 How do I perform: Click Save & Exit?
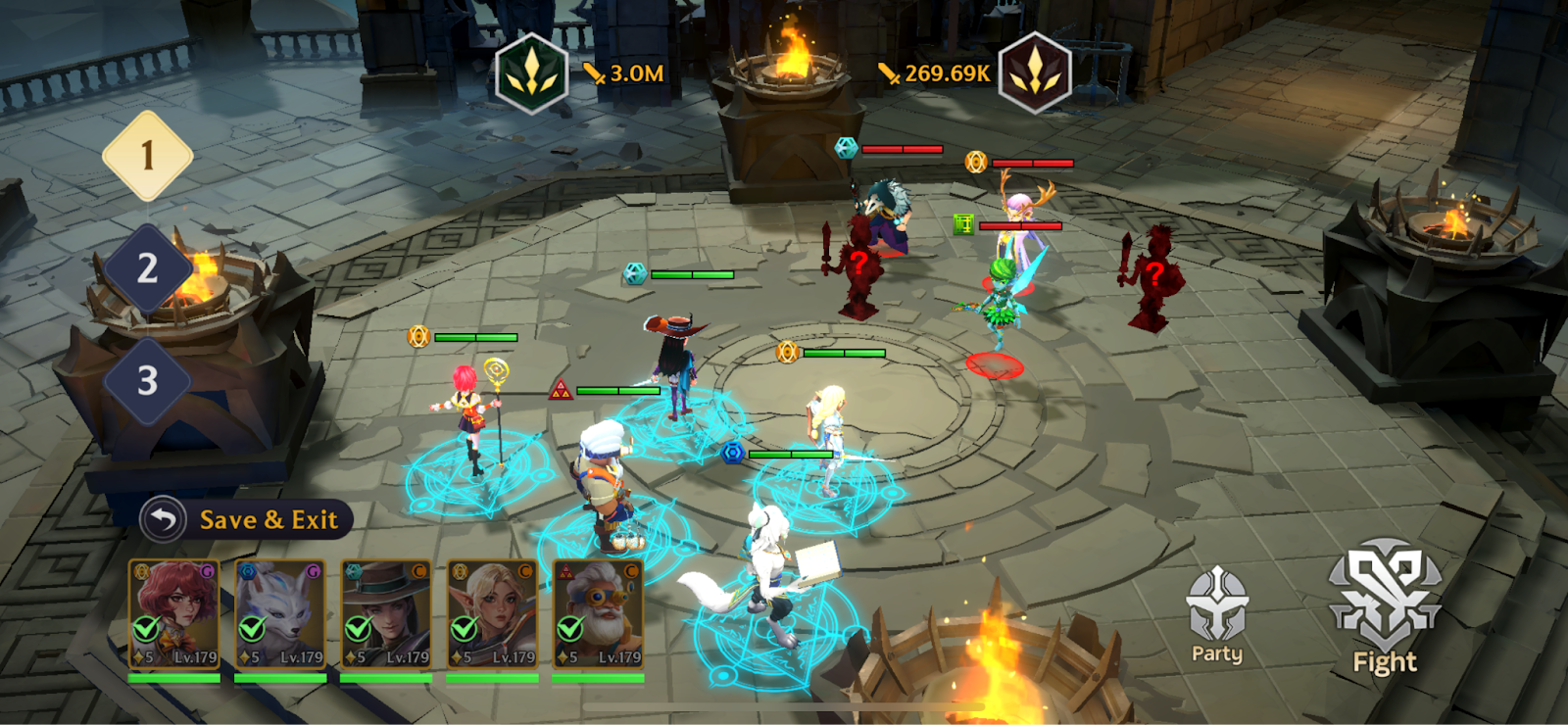tap(246, 519)
